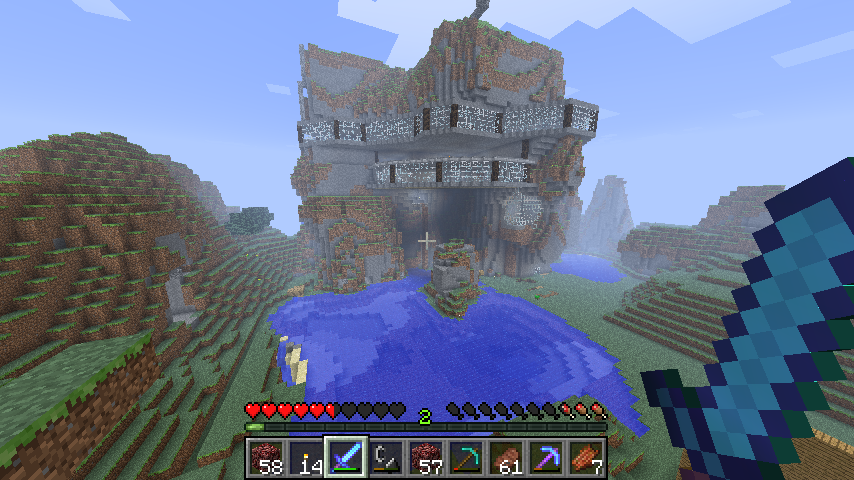Select the brown item stack of 61
This screenshot has height=480, width=854.
[x=506, y=457]
